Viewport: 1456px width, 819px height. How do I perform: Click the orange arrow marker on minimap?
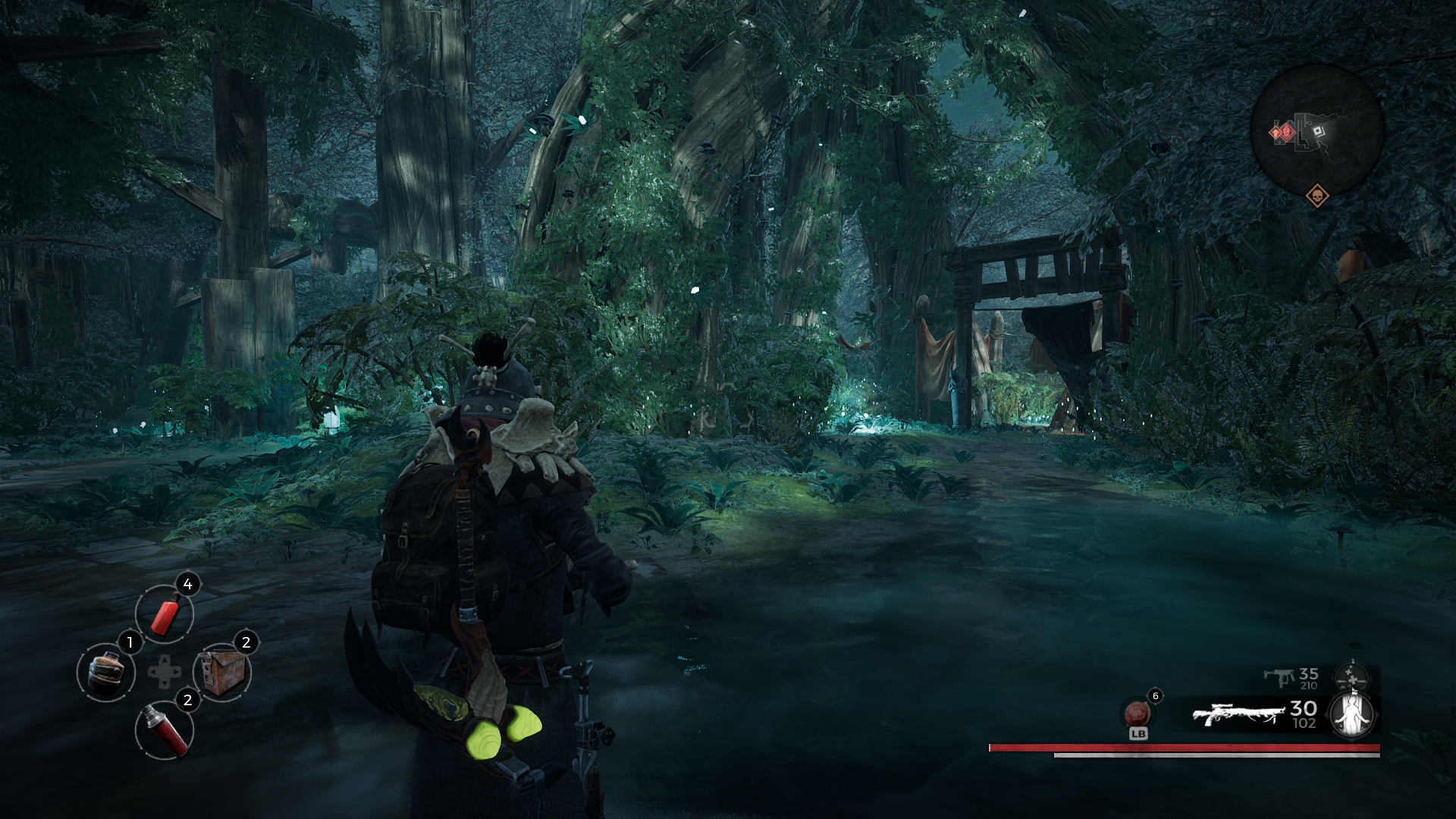(1274, 133)
